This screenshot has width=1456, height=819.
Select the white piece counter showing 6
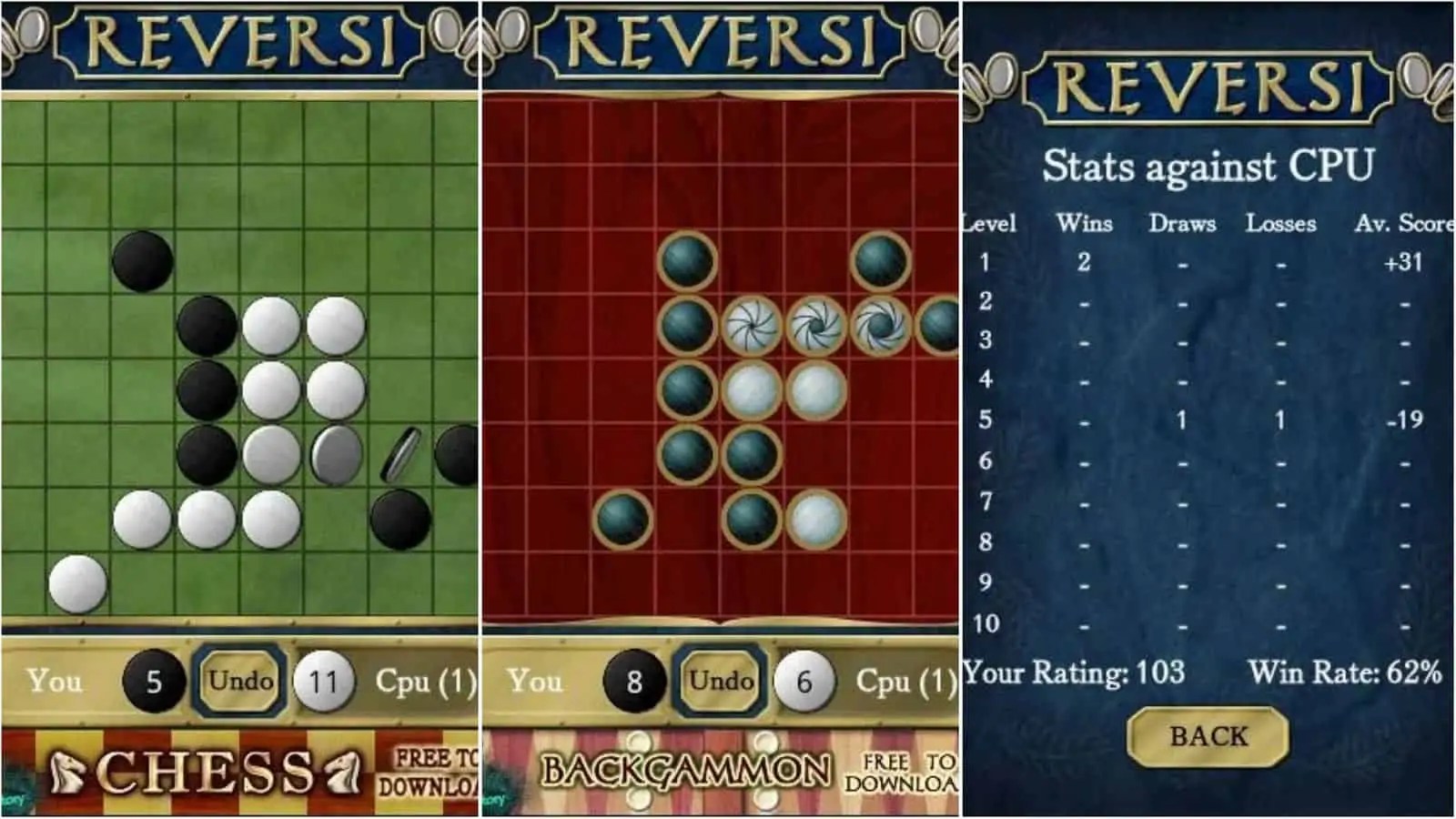point(804,678)
